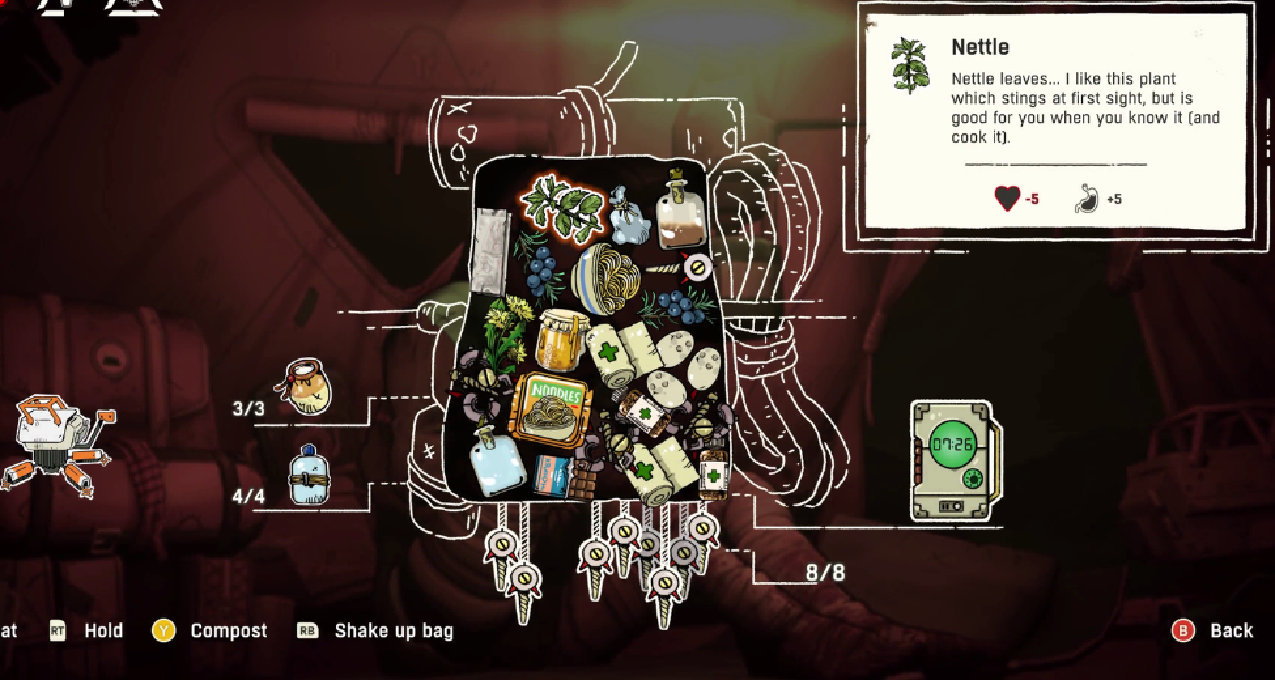Click the food jar icon showing 3/3
Viewport: 1275px width, 680px height.
(308, 388)
